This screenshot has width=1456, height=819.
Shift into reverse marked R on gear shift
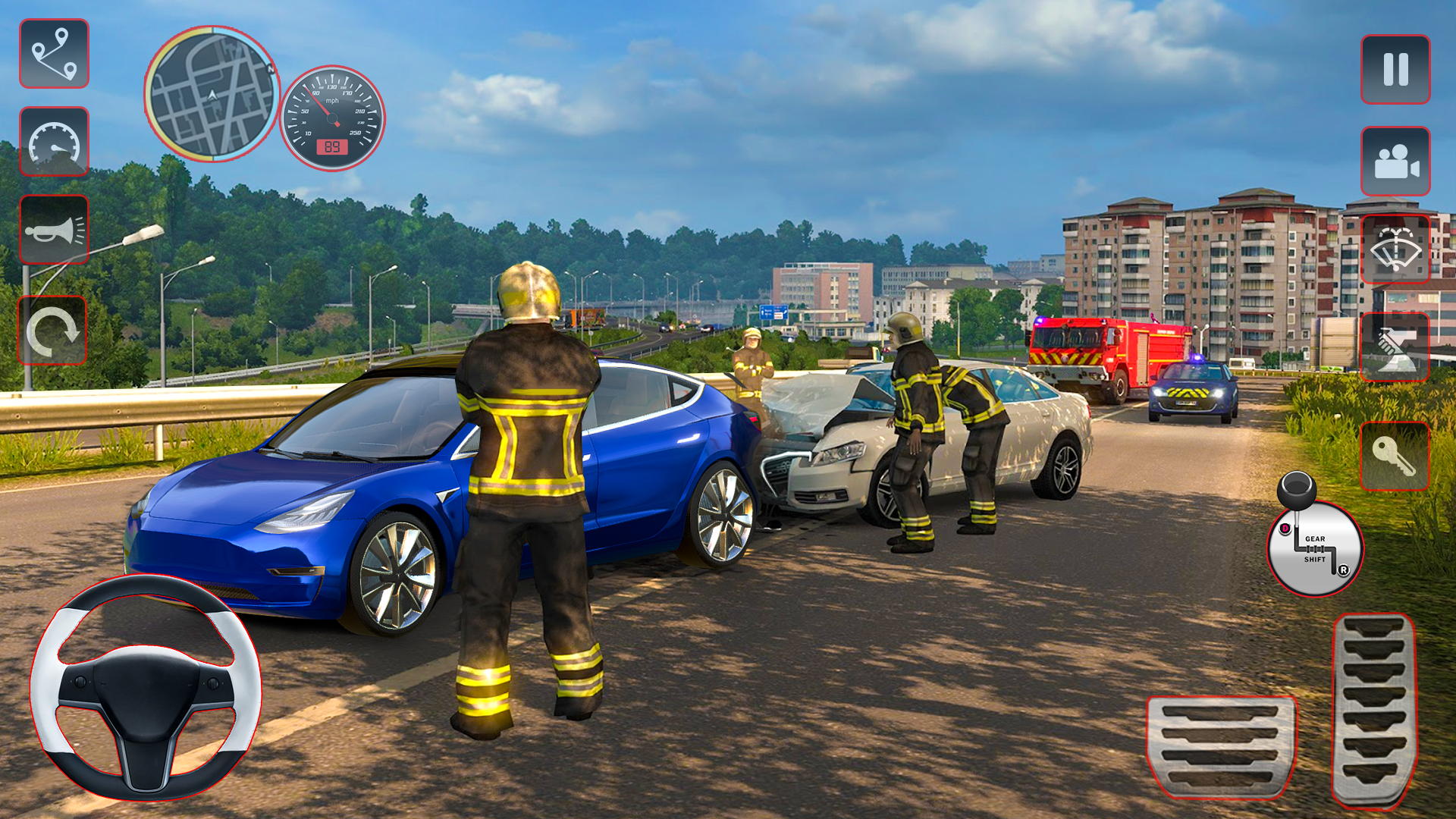1344,570
